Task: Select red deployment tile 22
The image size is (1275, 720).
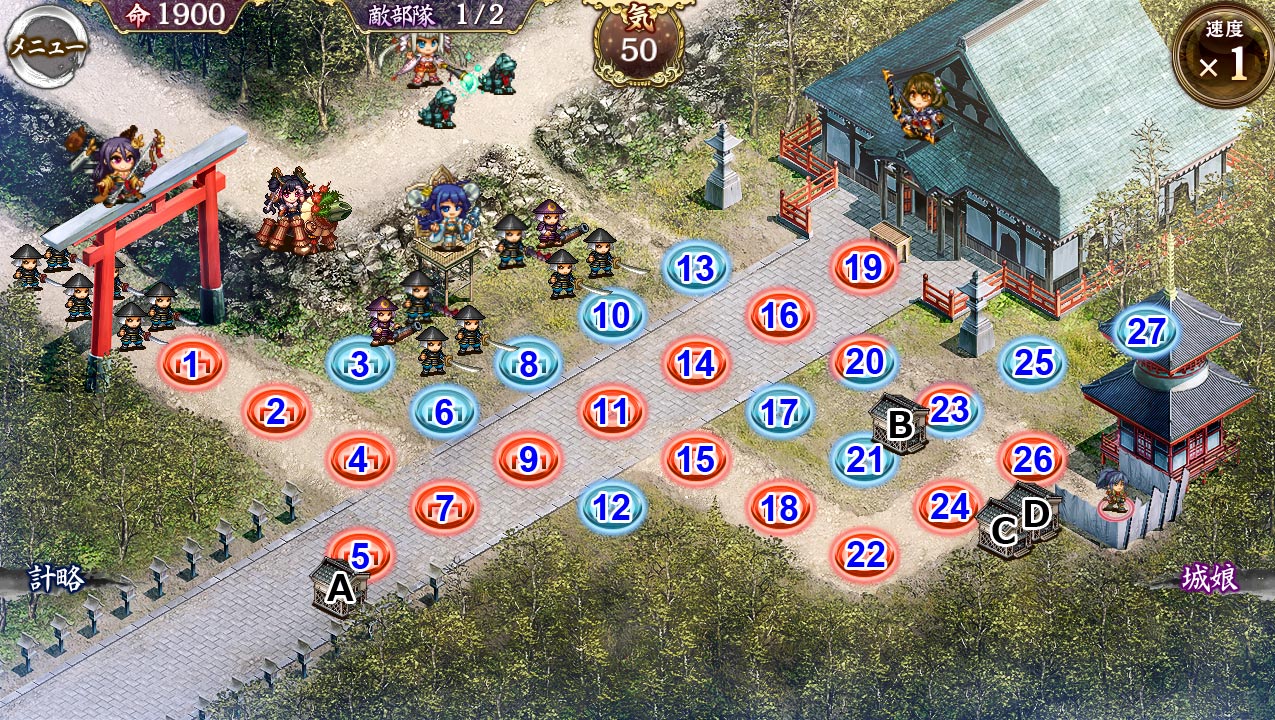Action: pyautogui.click(x=865, y=554)
